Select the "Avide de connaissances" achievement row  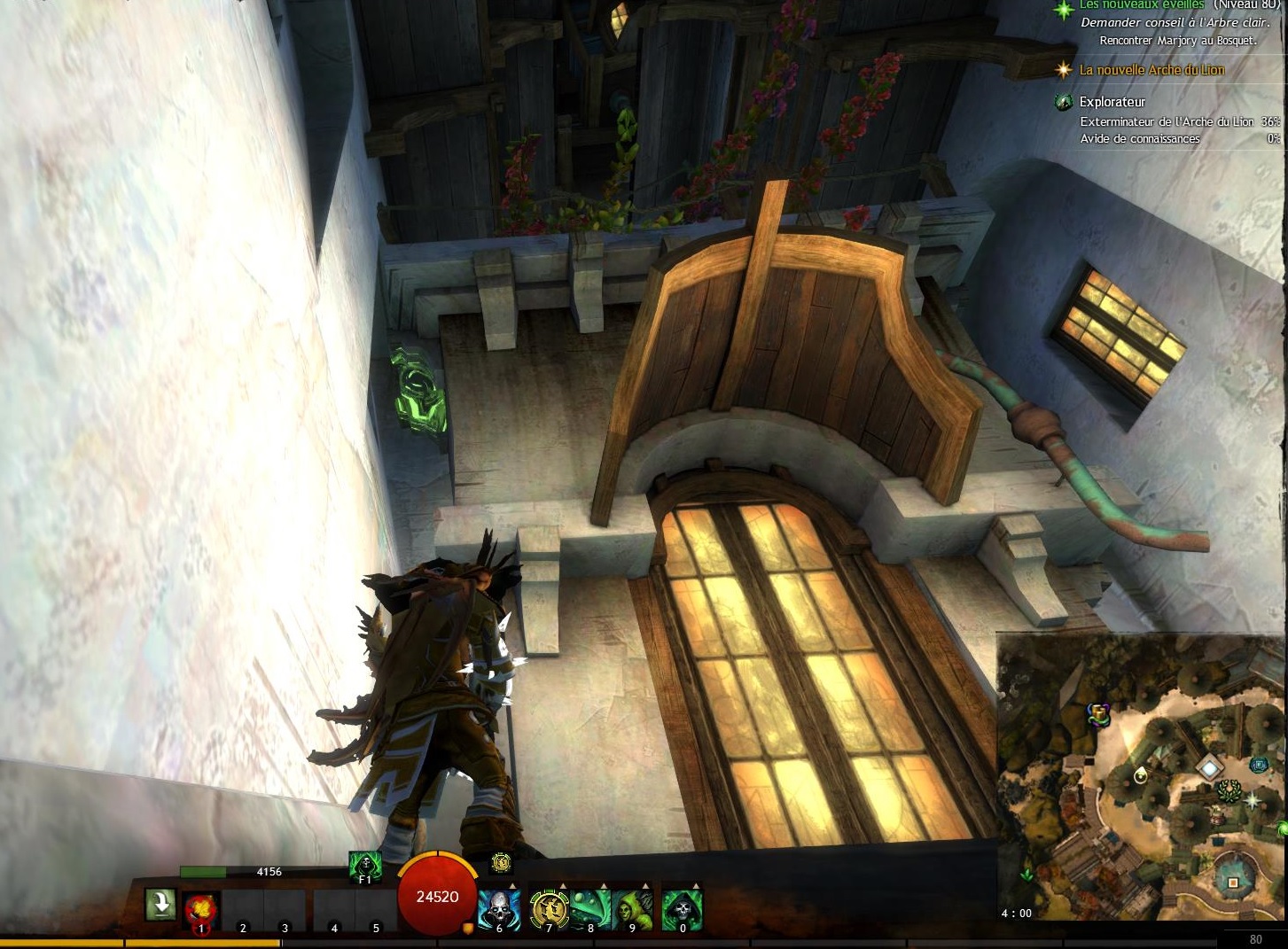point(1139,138)
